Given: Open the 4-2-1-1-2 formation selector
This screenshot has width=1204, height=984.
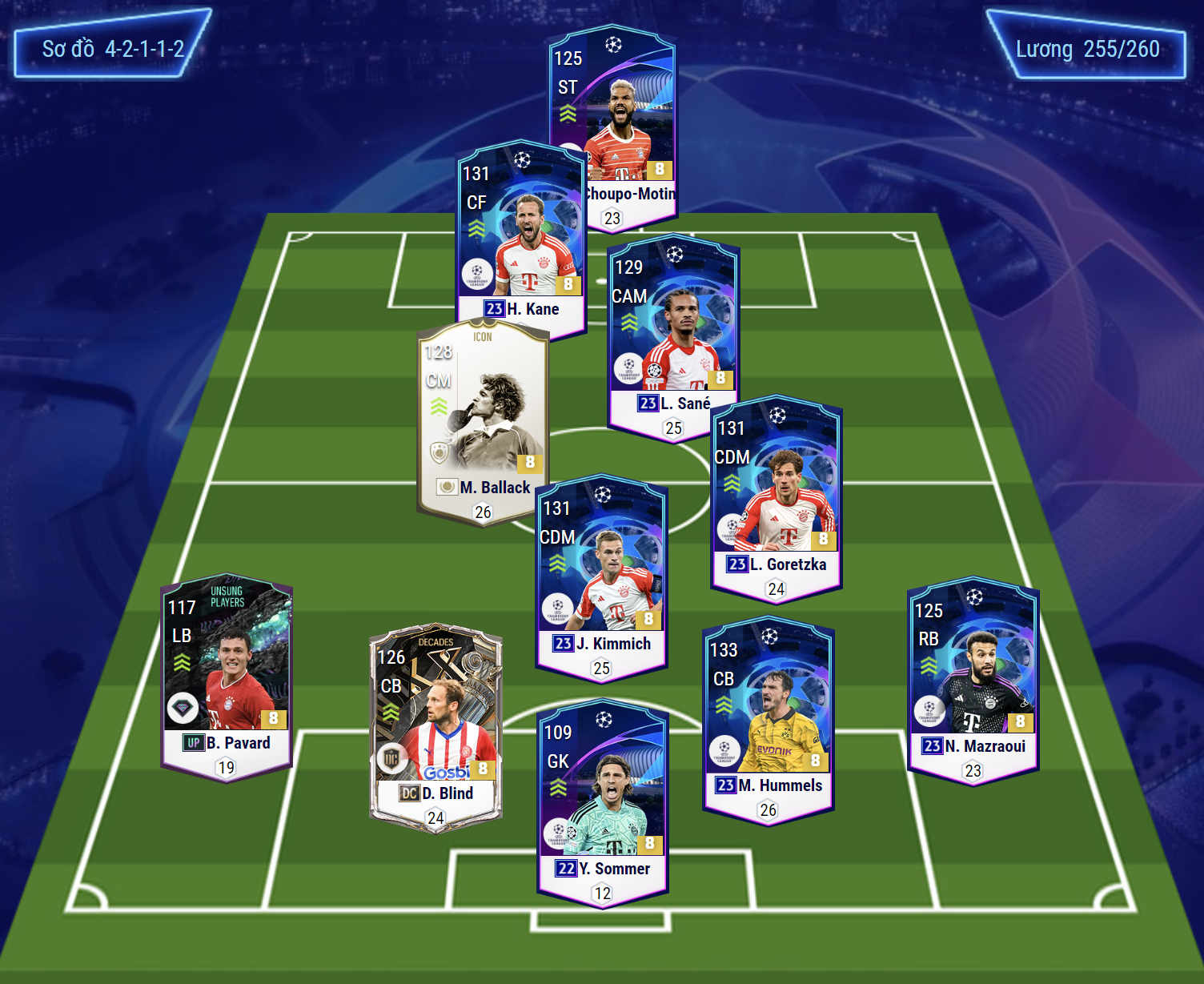Looking at the screenshot, I should pos(113,49).
